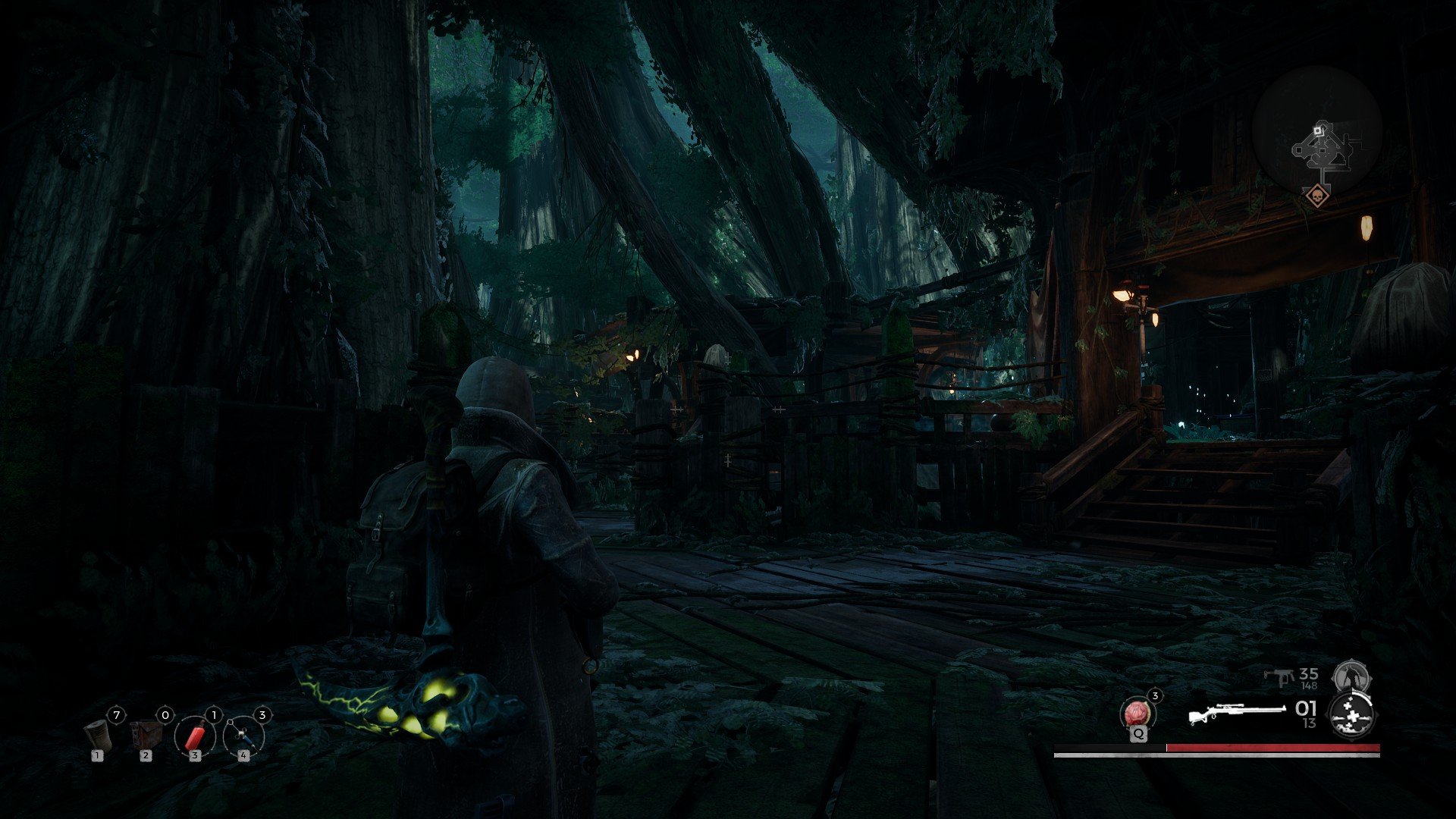Choose the blue-handled tool quick slot
This screenshot has height=819, width=1456.
click(243, 736)
